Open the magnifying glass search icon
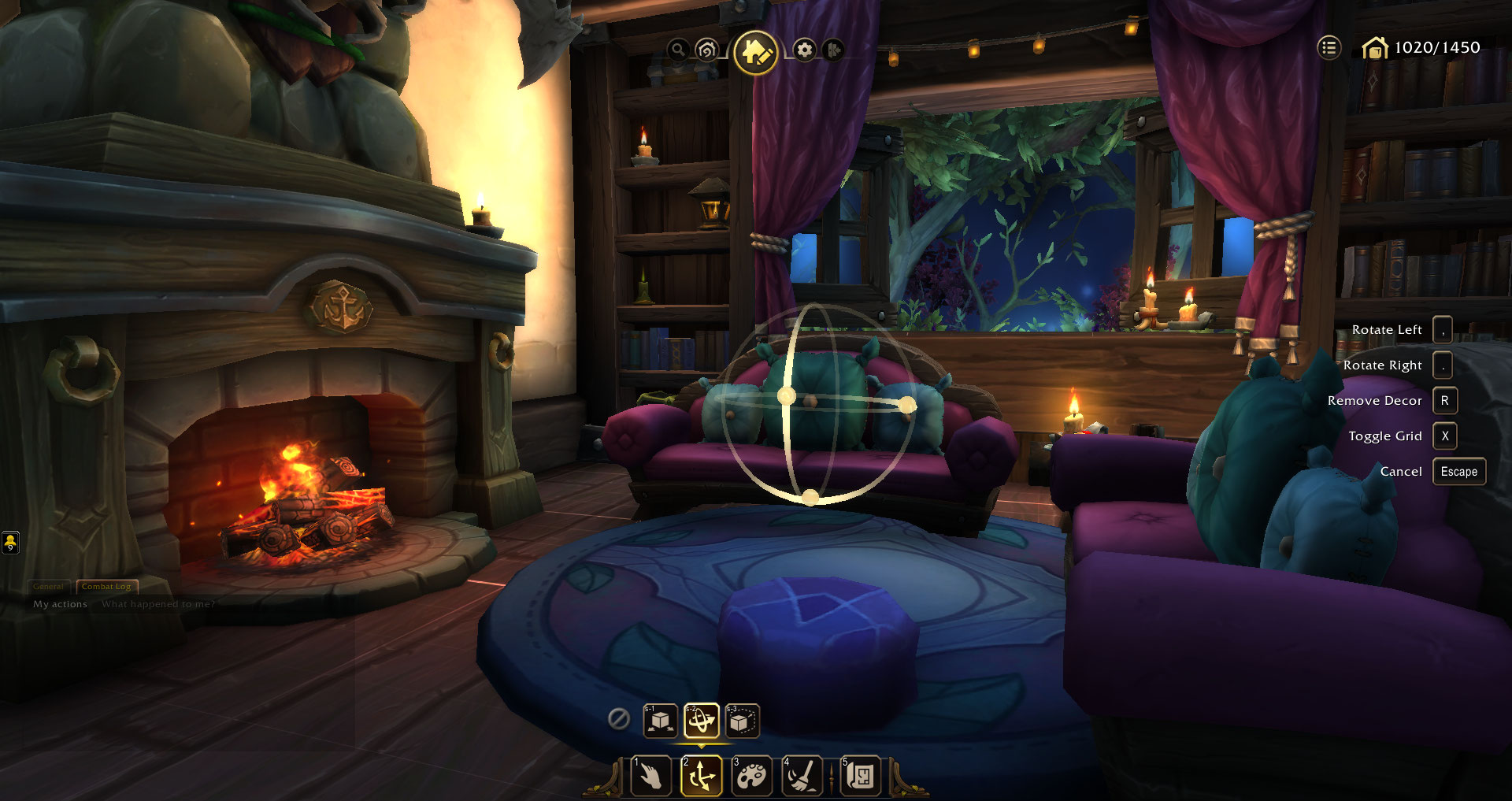Image resolution: width=1512 pixels, height=801 pixels. [x=677, y=50]
